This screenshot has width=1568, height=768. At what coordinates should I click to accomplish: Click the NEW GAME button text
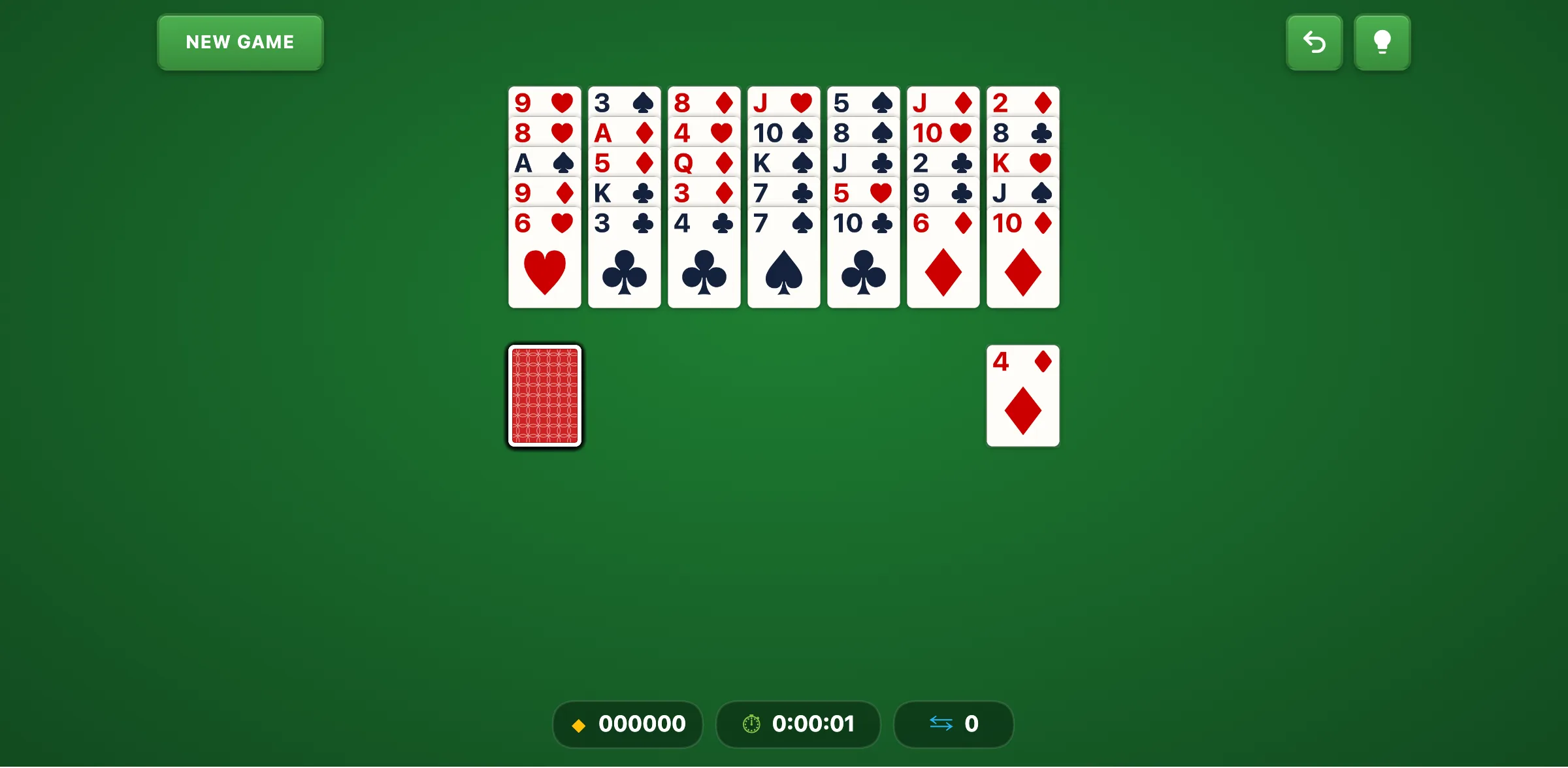240,42
